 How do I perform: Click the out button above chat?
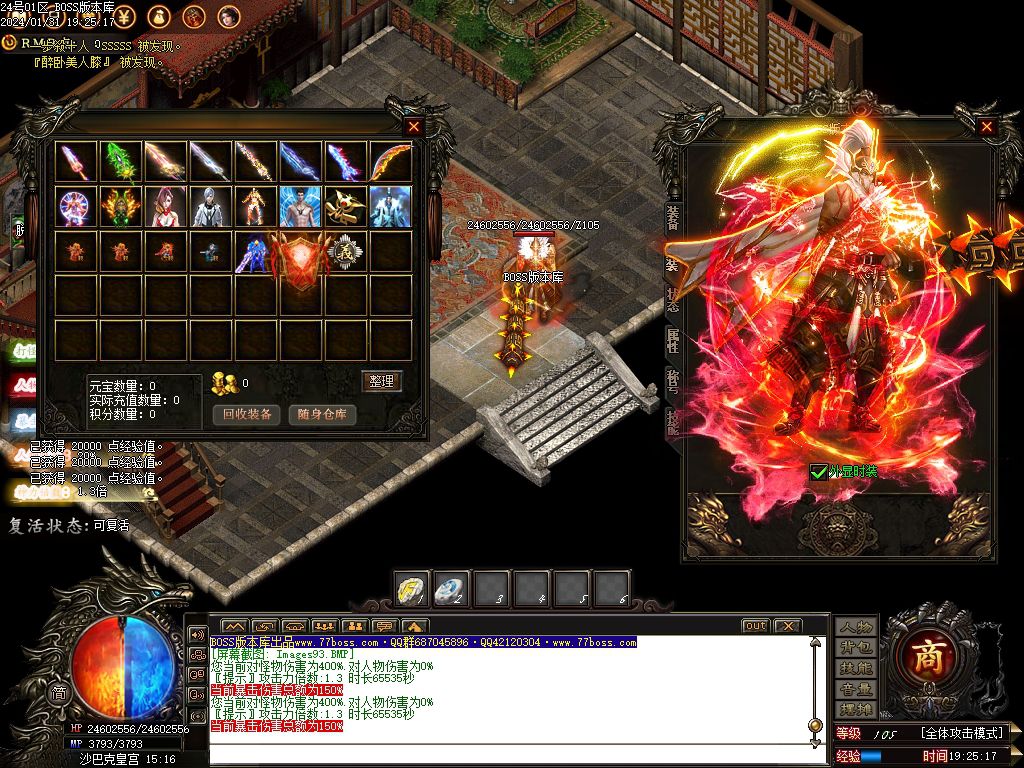[755, 626]
